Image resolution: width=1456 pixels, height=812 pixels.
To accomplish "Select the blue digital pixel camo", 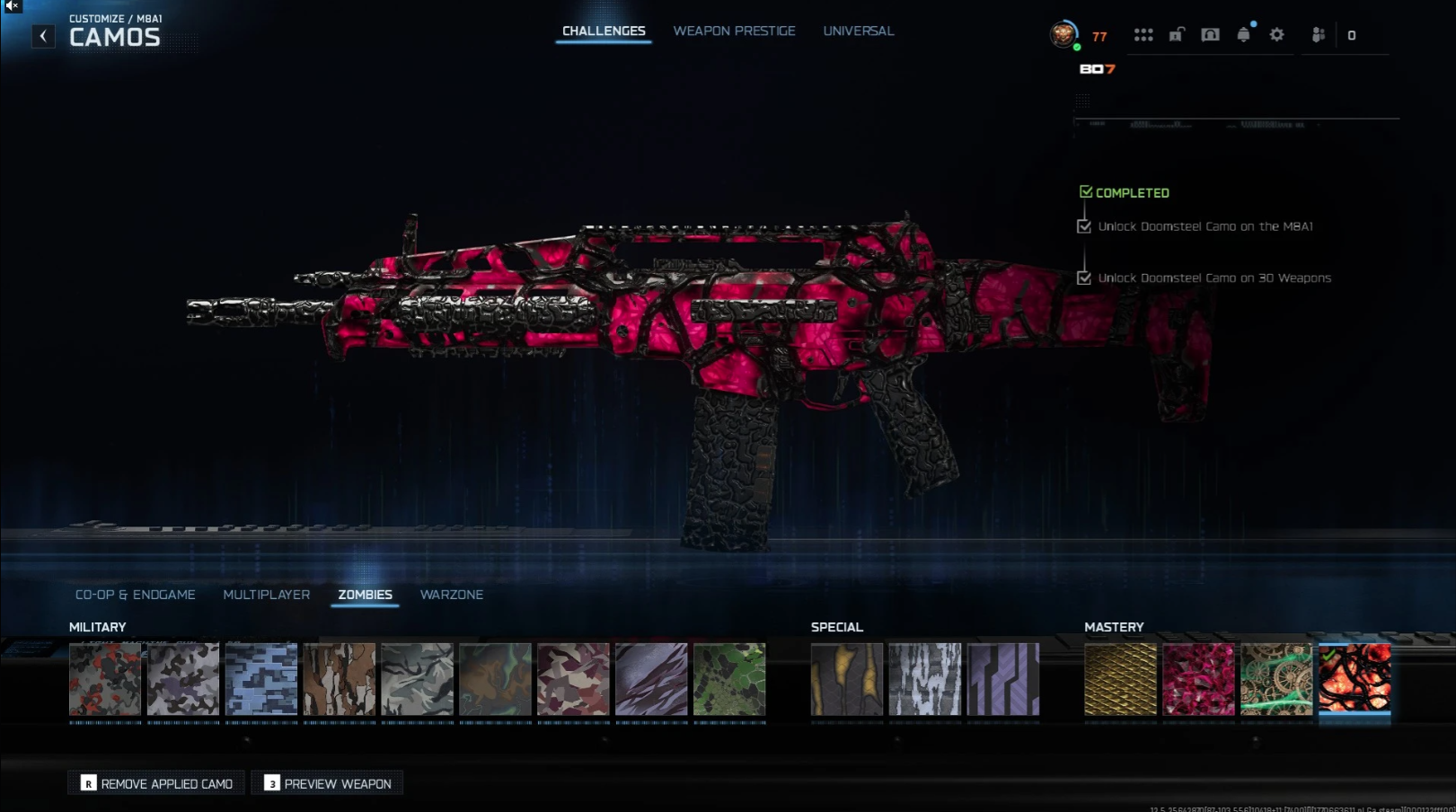I will 261,679.
